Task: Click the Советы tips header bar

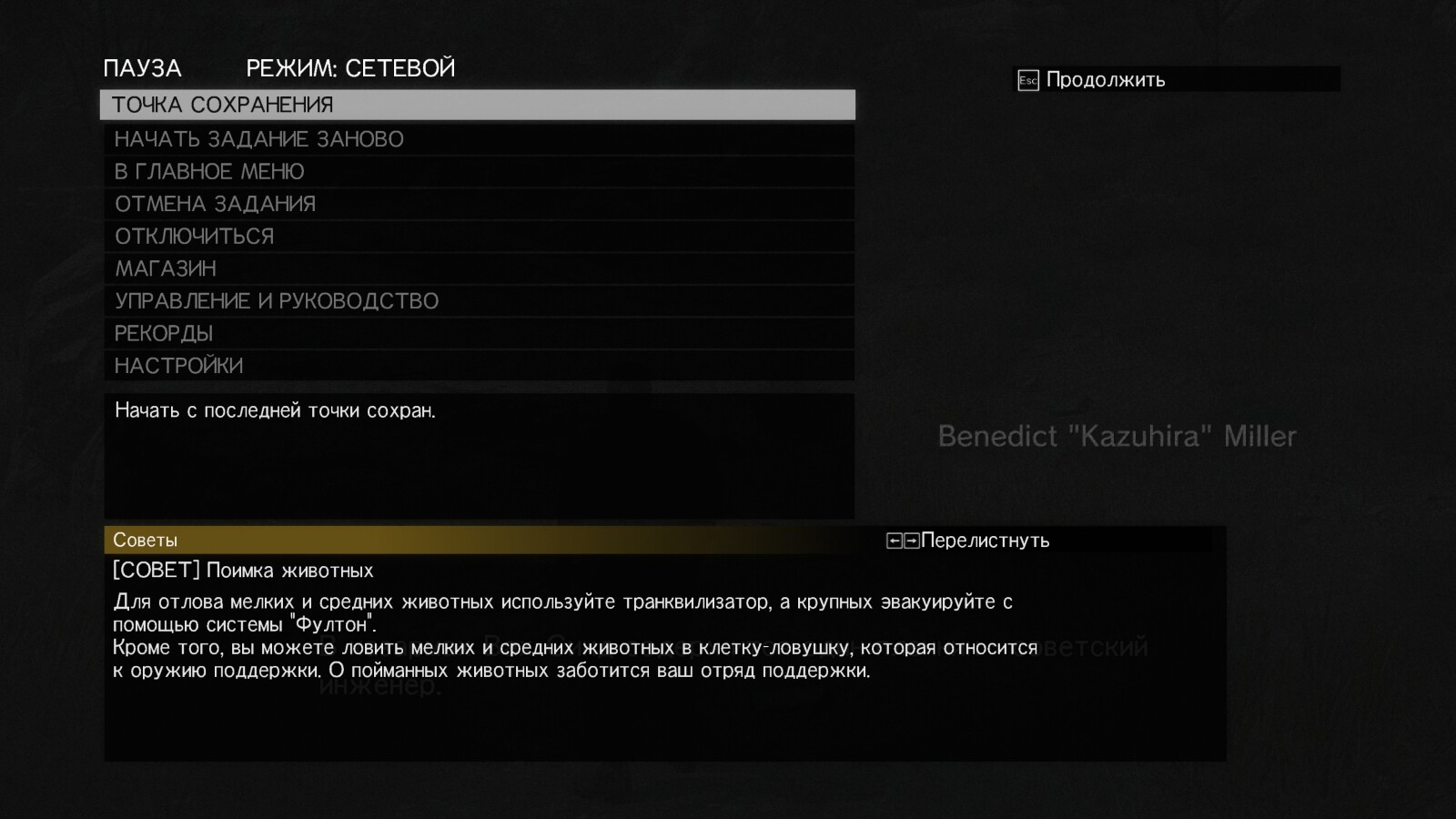Action: tap(145, 540)
